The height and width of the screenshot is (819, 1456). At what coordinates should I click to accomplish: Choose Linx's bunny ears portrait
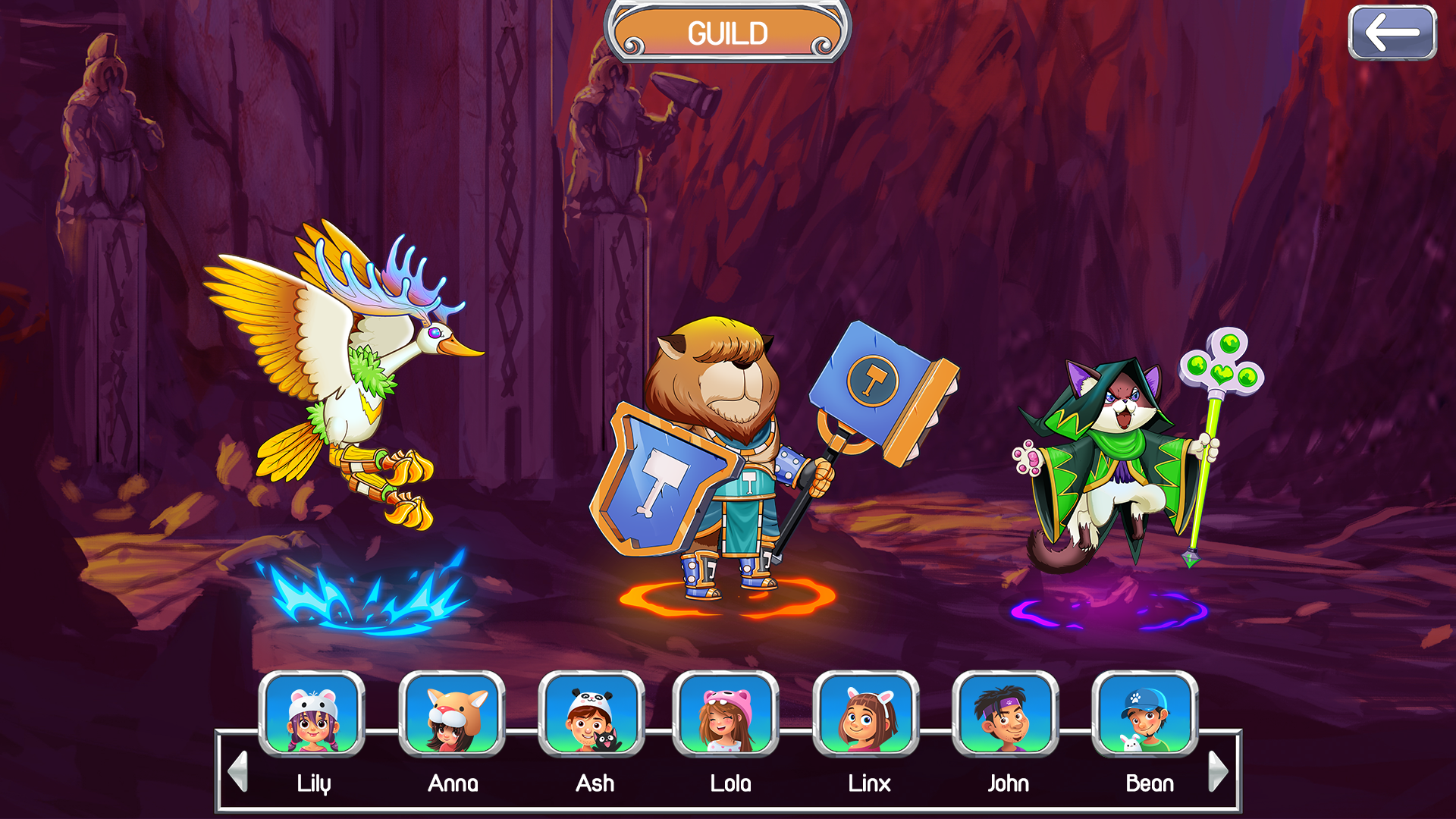tap(866, 714)
